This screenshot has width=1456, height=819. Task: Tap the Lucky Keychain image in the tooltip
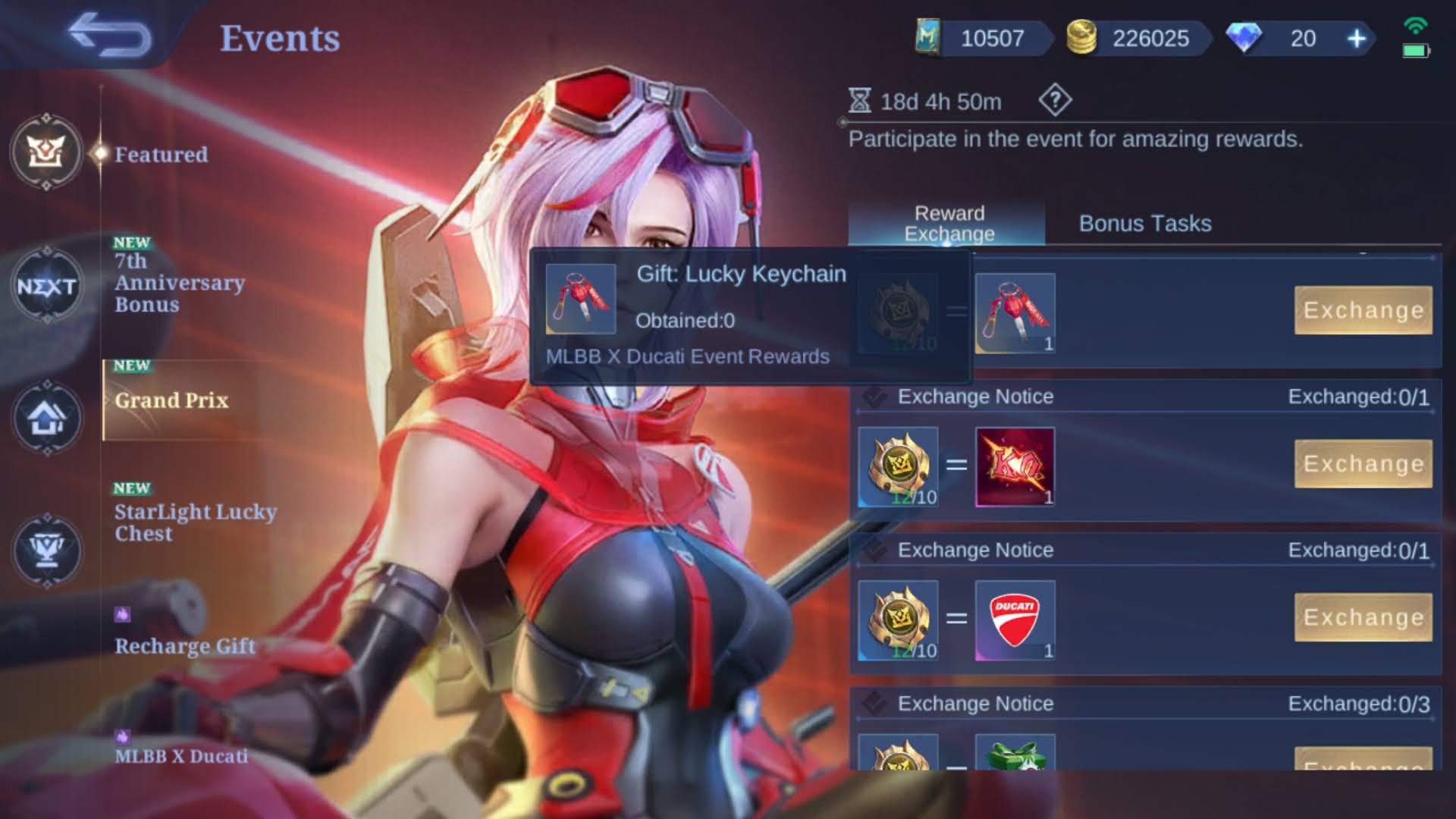(x=582, y=298)
